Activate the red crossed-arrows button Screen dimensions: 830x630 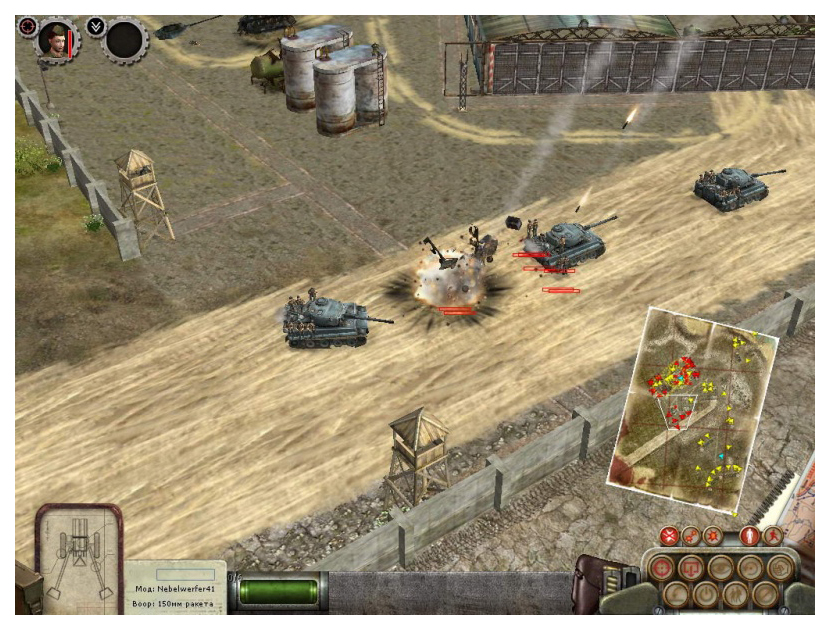(669, 537)
